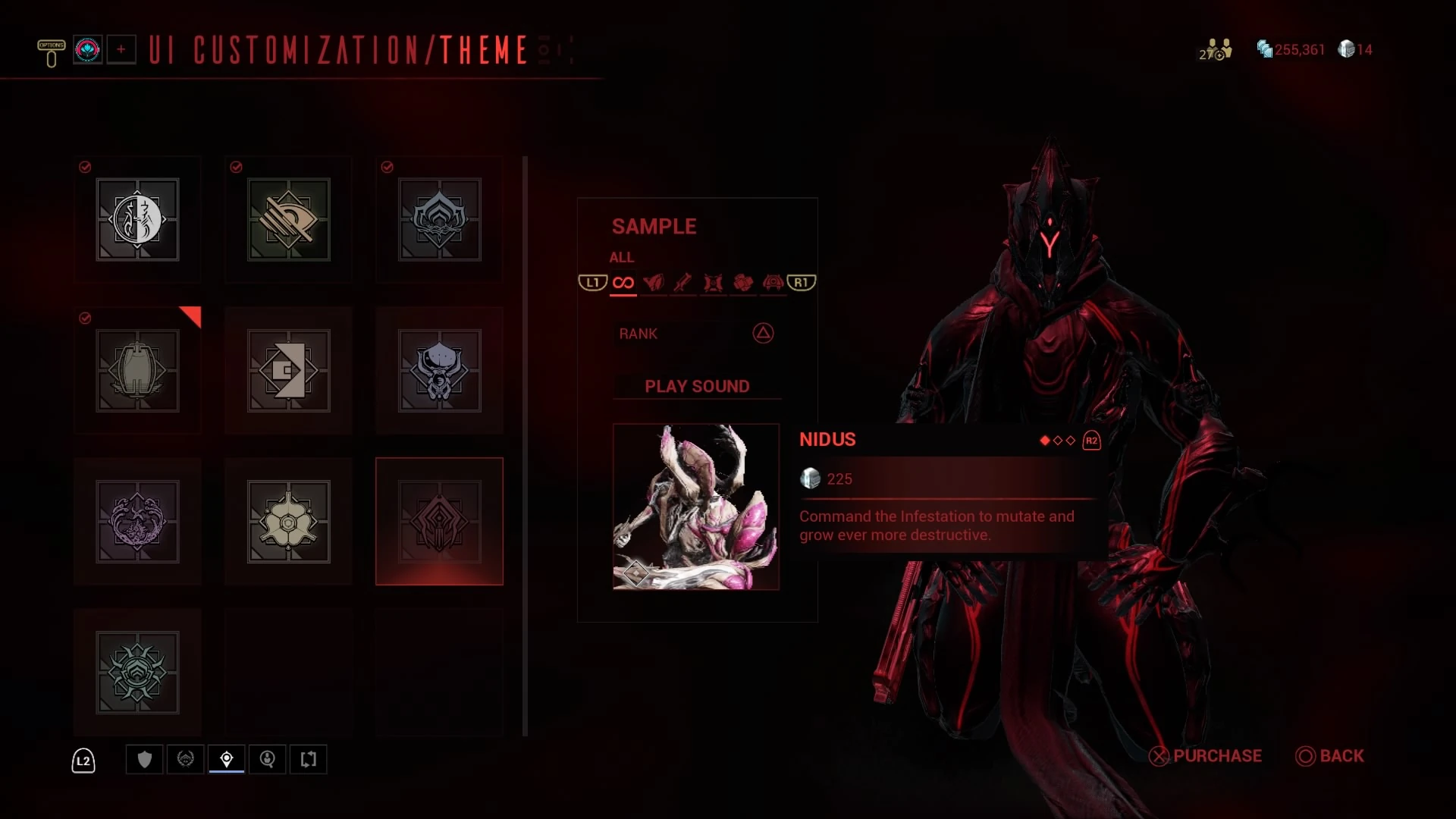Select the sentinel category filter icon

click(773, 282)
